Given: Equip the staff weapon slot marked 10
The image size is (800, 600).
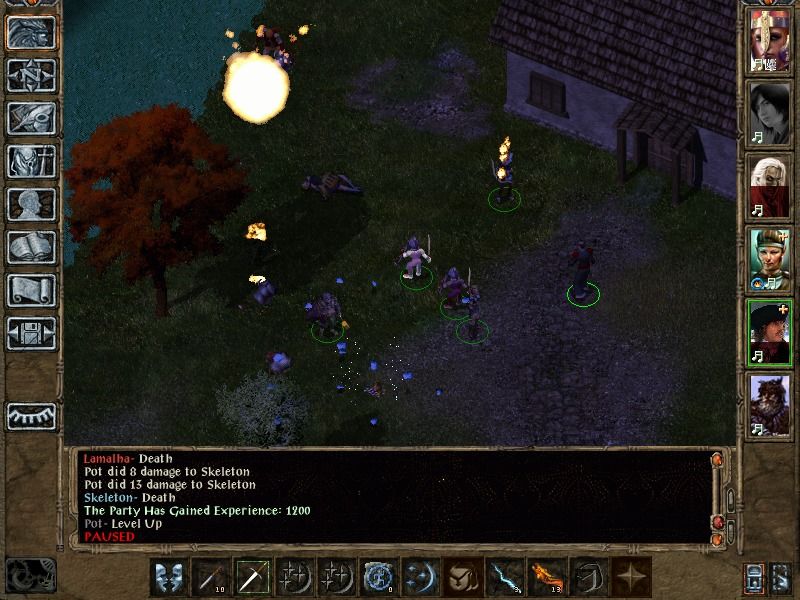Looking at the screenshot, I should pos(210,578).
